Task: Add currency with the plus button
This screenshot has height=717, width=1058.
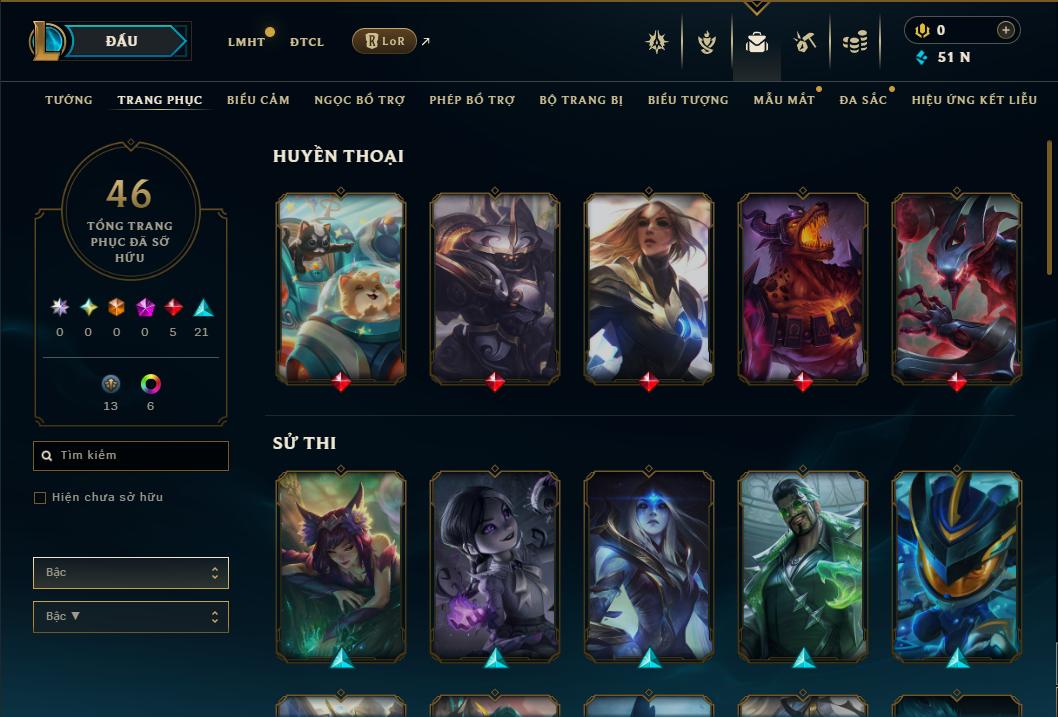Action: tap(1006, 30)
